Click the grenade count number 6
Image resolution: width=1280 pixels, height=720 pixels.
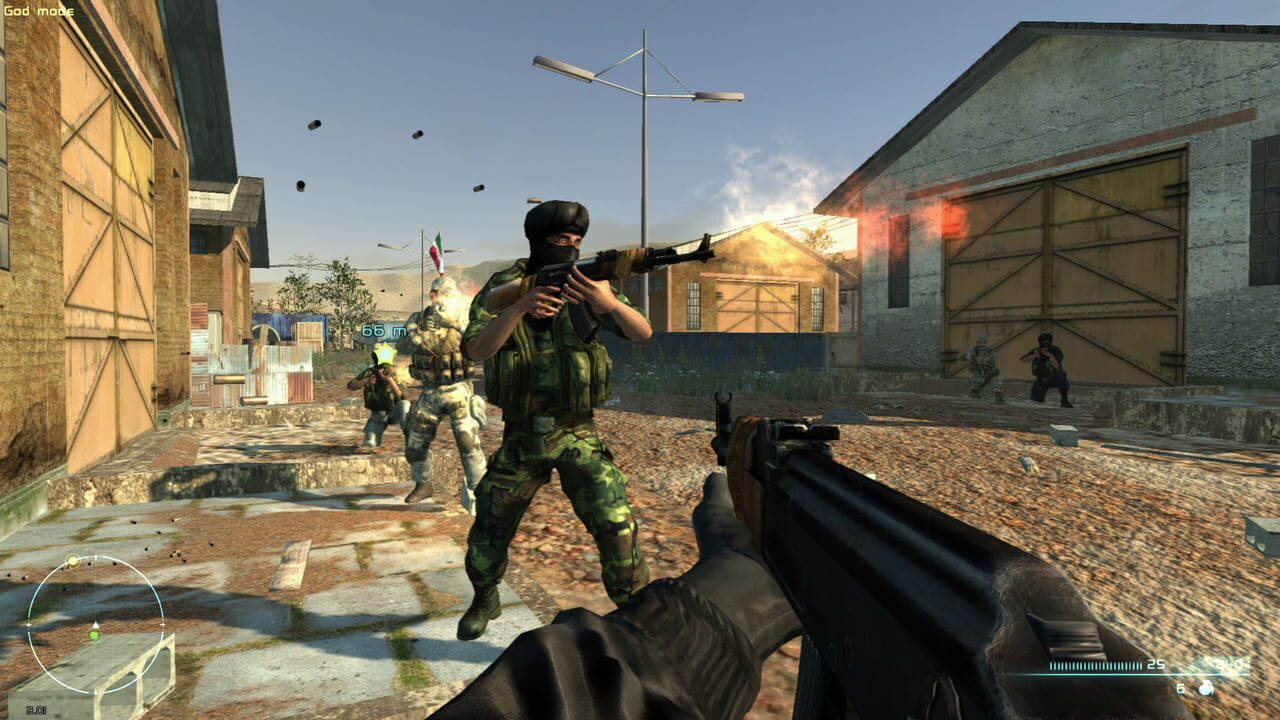pos(1180,688)
